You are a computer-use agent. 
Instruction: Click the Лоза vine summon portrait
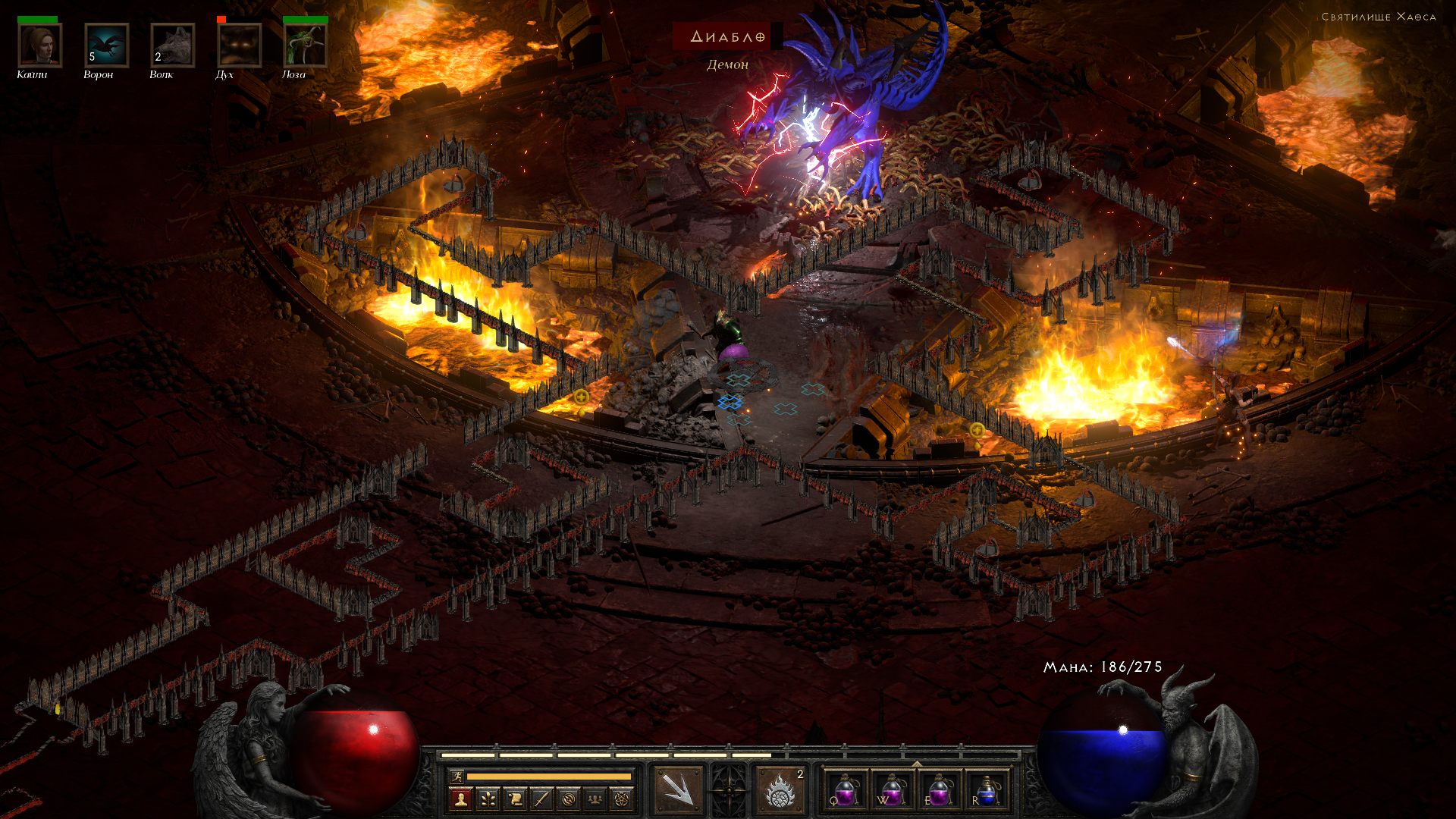pyautogui.click(x=305, y=45)
